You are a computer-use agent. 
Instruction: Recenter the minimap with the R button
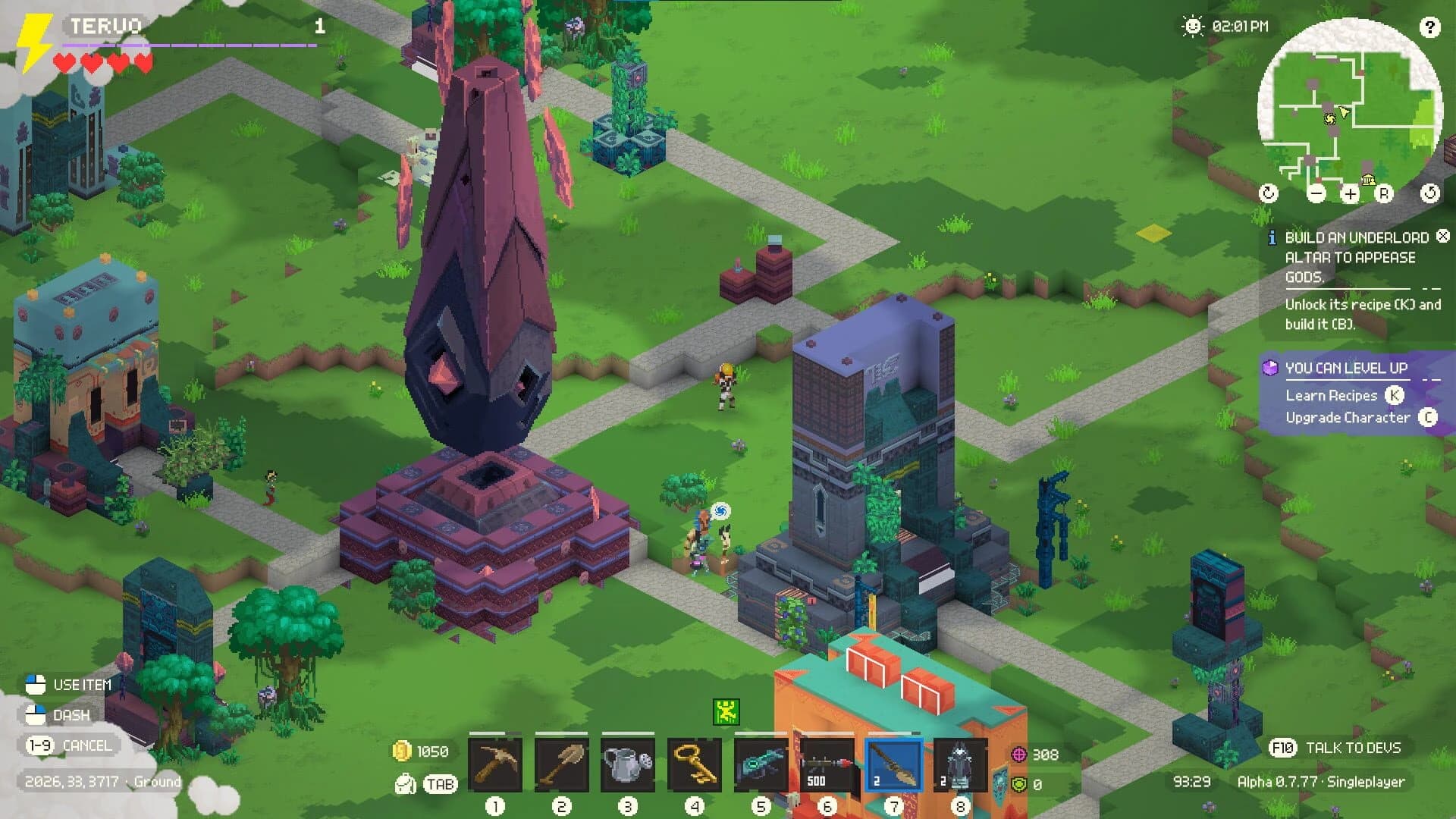1385,194
